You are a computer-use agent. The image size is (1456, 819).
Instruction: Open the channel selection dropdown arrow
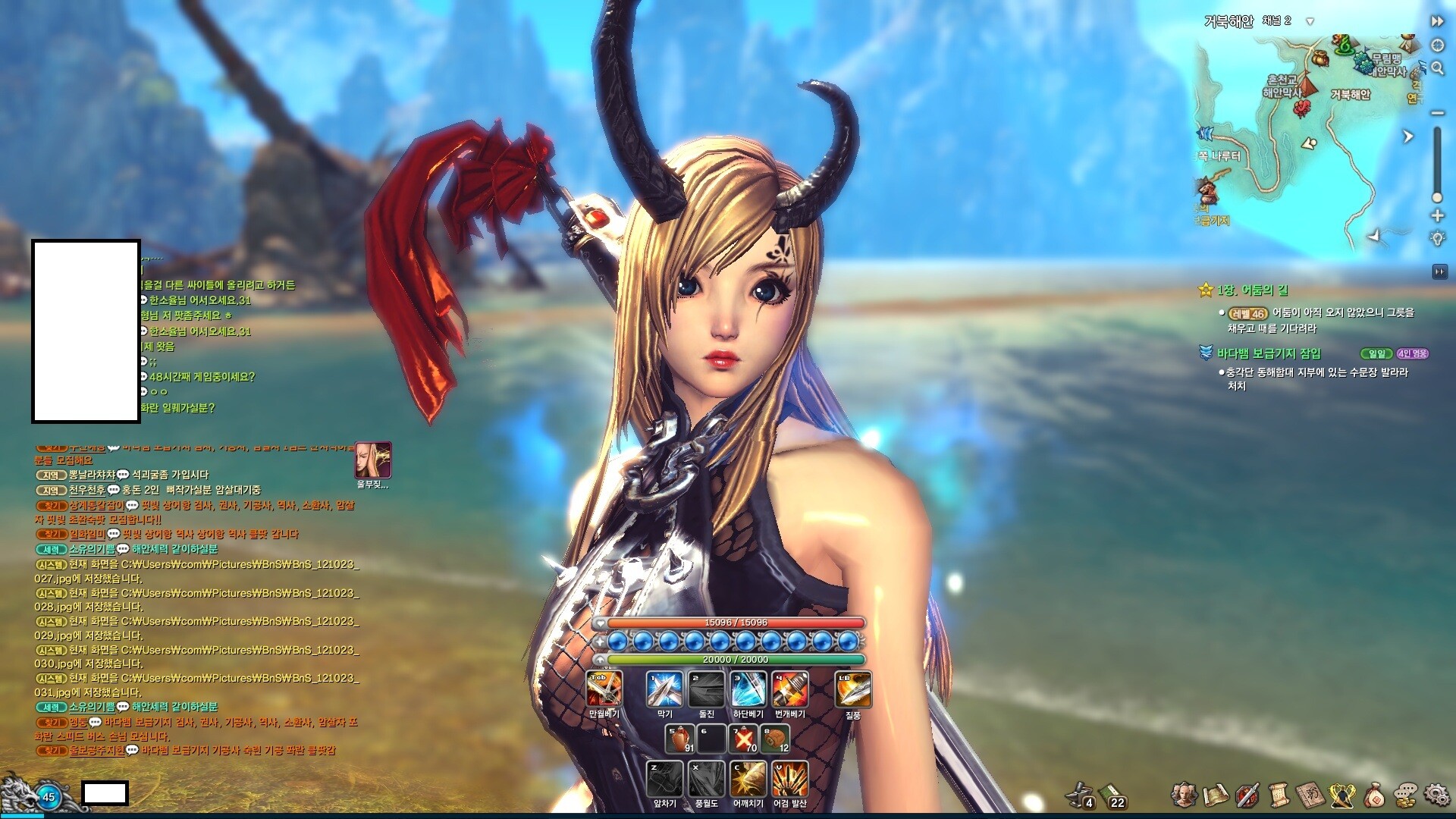click(1310, 21)
